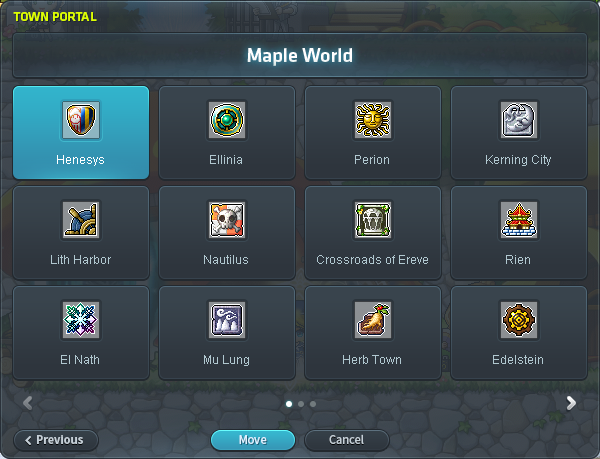
Task: Pick the Perion town tile
Action: point(373,132)
